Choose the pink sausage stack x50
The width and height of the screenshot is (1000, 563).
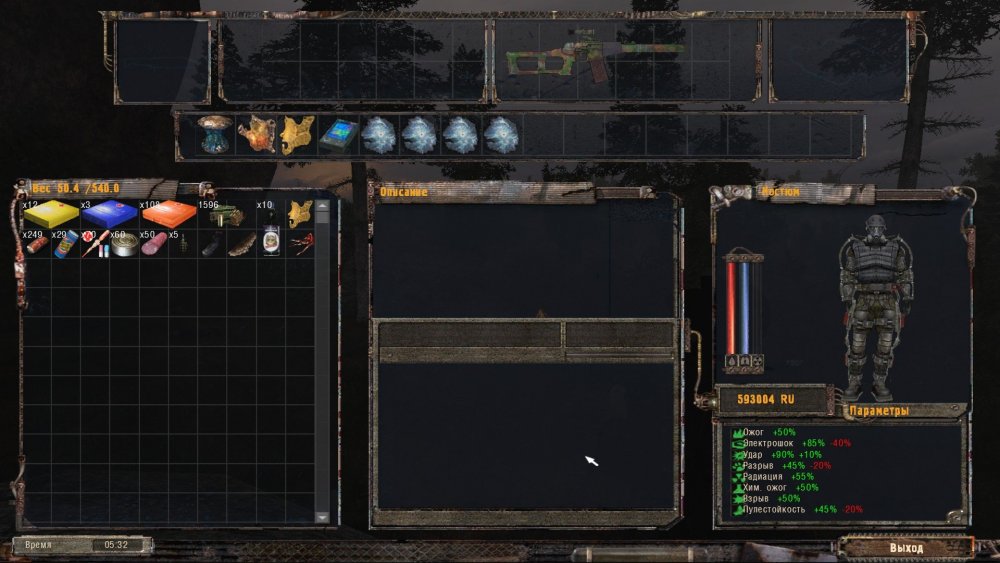tap(153, 243)
